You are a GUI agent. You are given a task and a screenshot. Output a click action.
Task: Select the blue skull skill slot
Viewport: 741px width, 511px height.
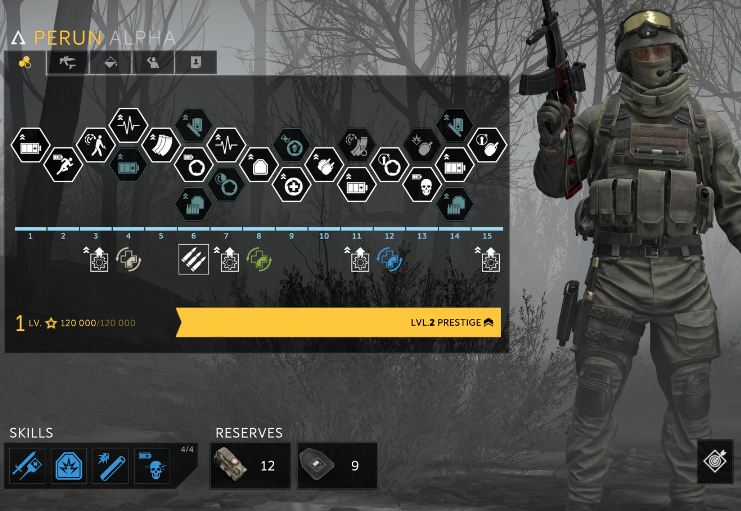point(153,465)
